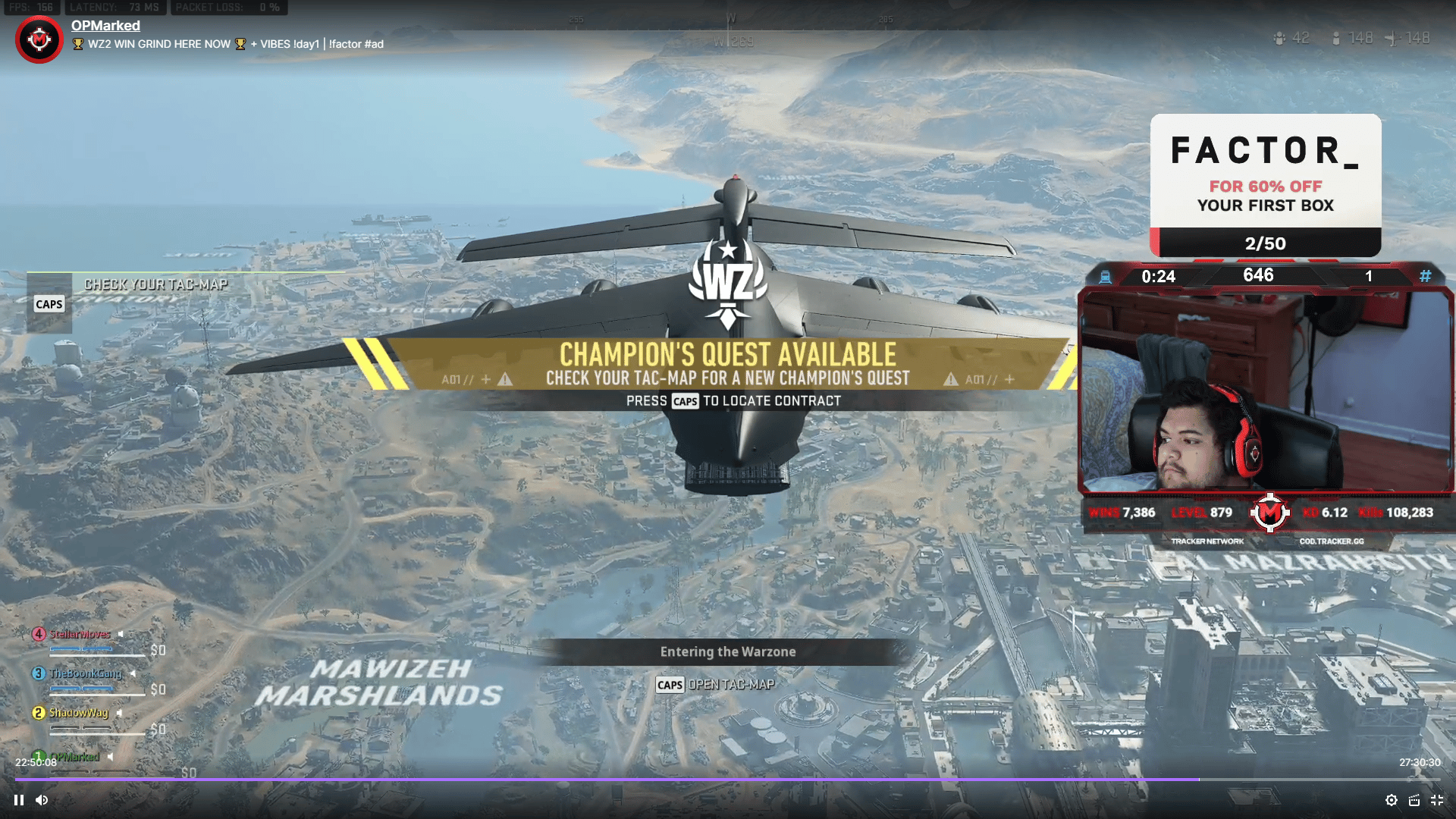Click OPMarked's circular channel avatar
The width and height of the screenshot is (1456, 819).
pyautogui.click(x=38, y=39)
